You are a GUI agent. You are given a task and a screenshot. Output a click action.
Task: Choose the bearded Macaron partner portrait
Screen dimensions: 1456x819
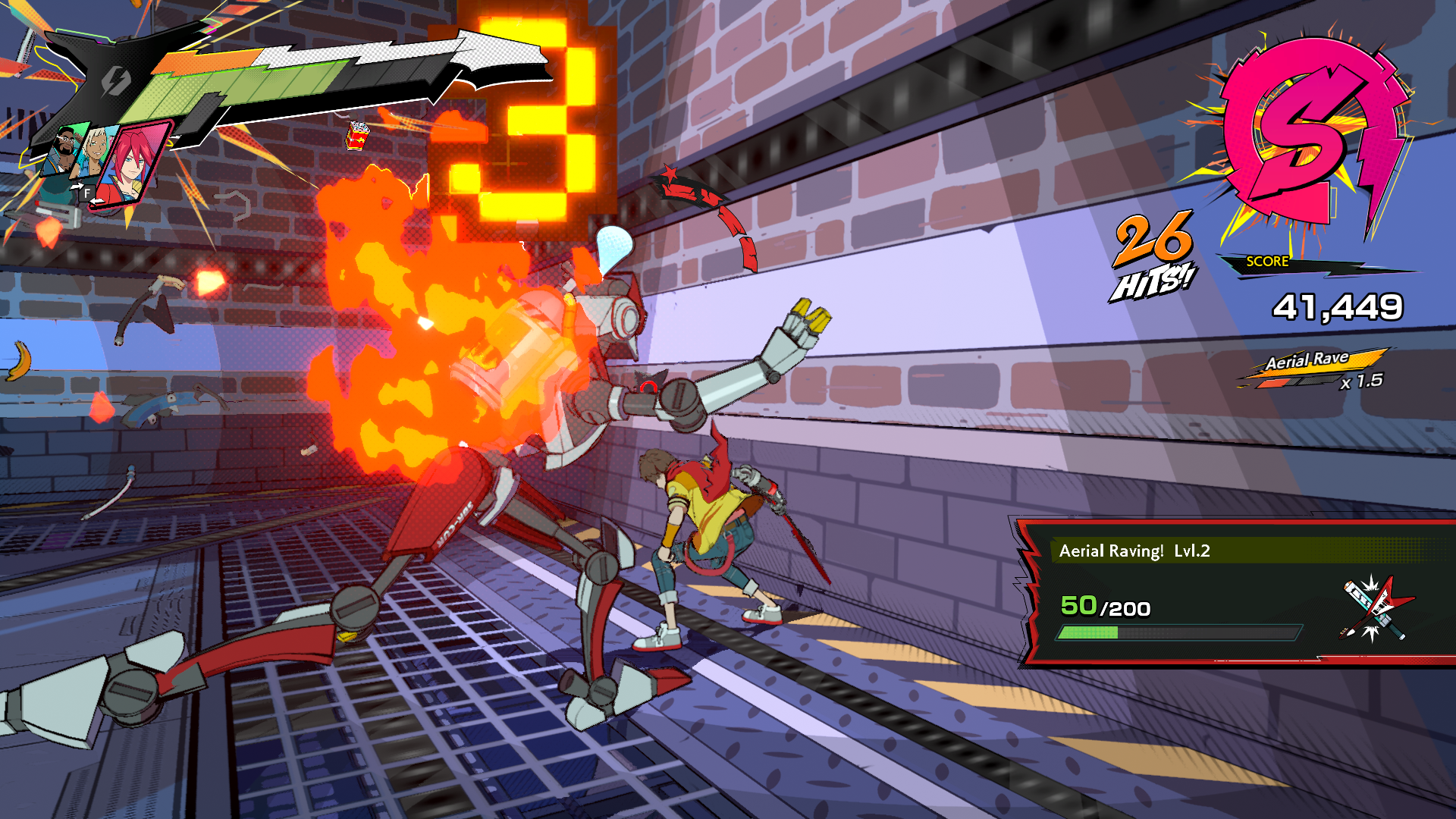click(67, 150)
